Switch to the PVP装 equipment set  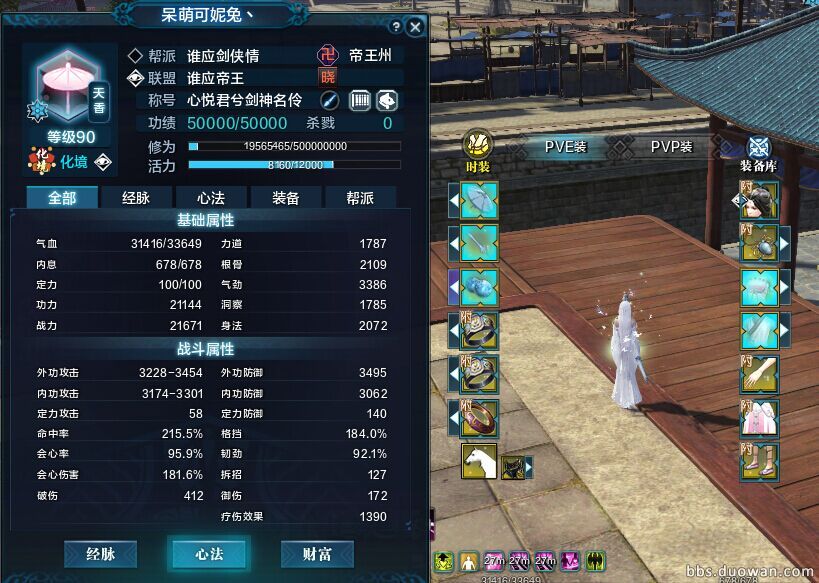(672, 146)
